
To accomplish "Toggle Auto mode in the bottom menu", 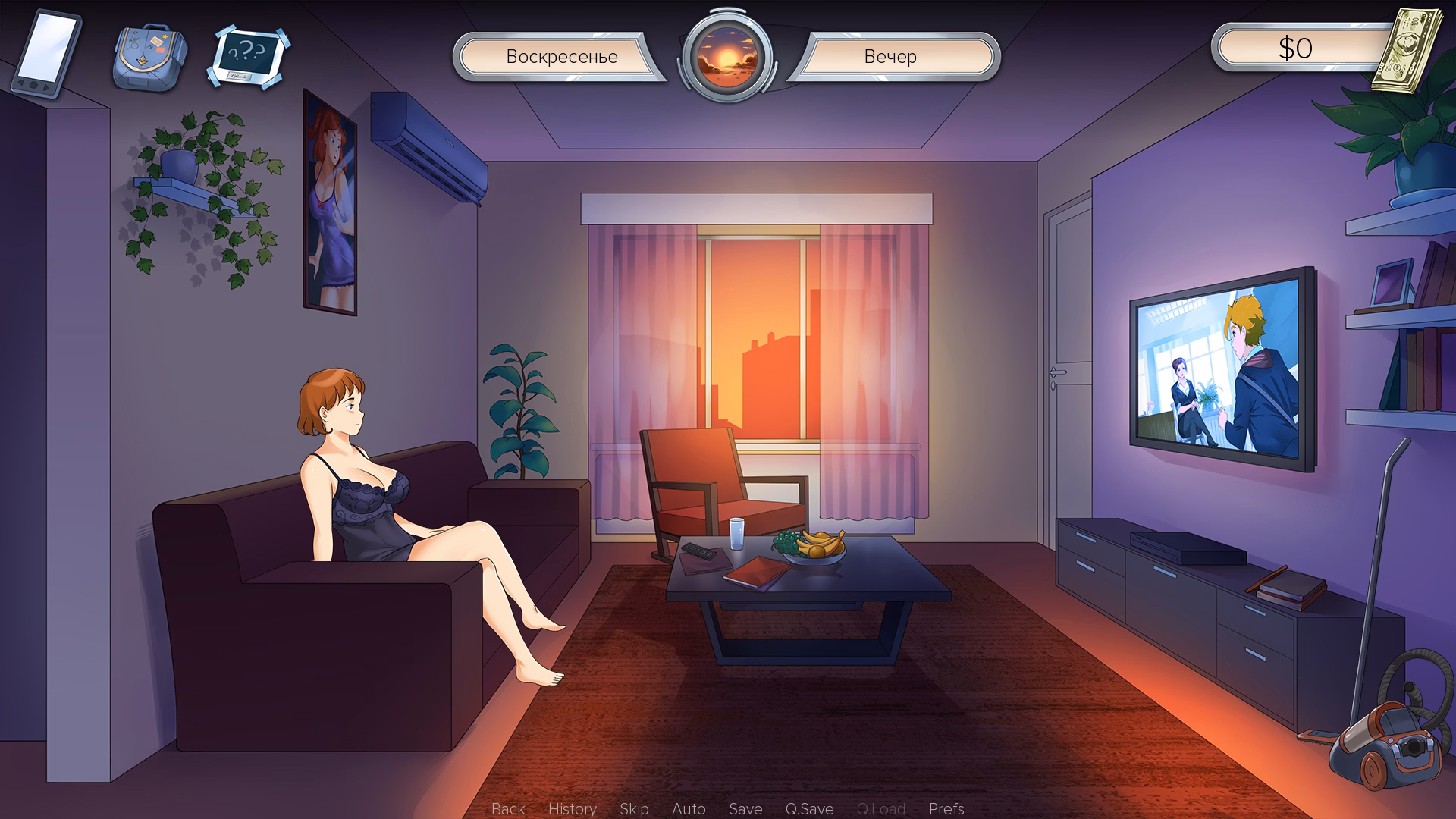I will (689, 809).
